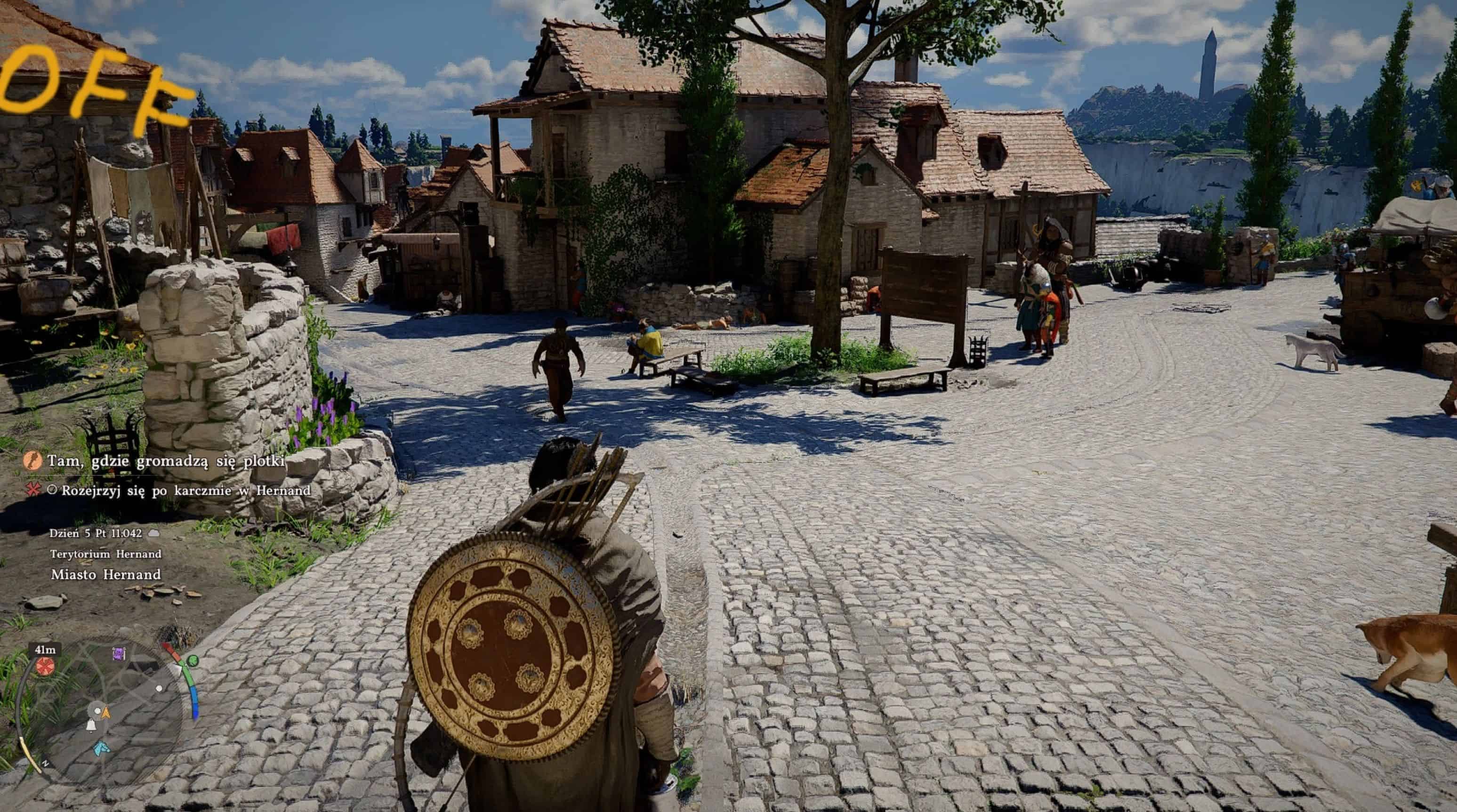Open the quest "Tam, gdzie gromadzą się plotki"
The image size is (1457, 812).
click(165, 461)
